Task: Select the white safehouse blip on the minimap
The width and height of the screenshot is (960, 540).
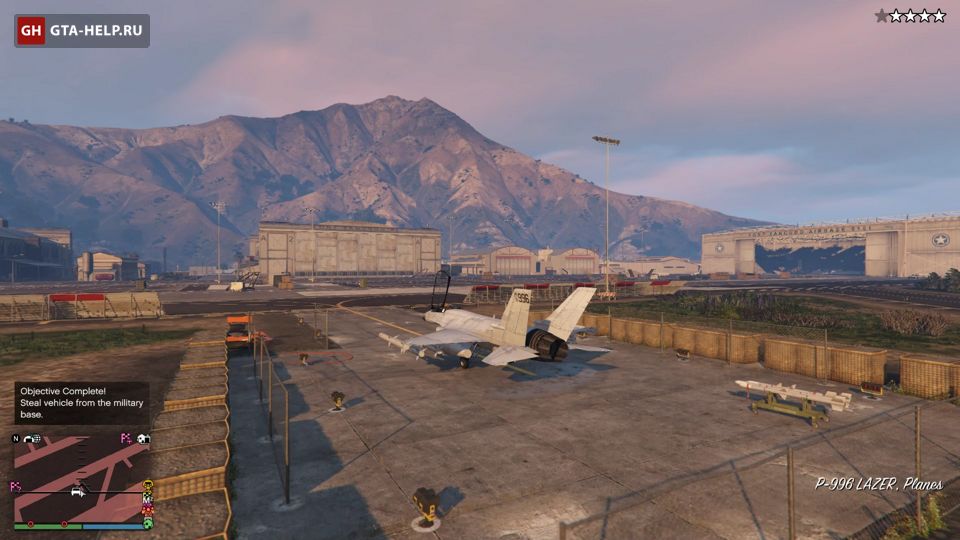Action: coord(143,438)
